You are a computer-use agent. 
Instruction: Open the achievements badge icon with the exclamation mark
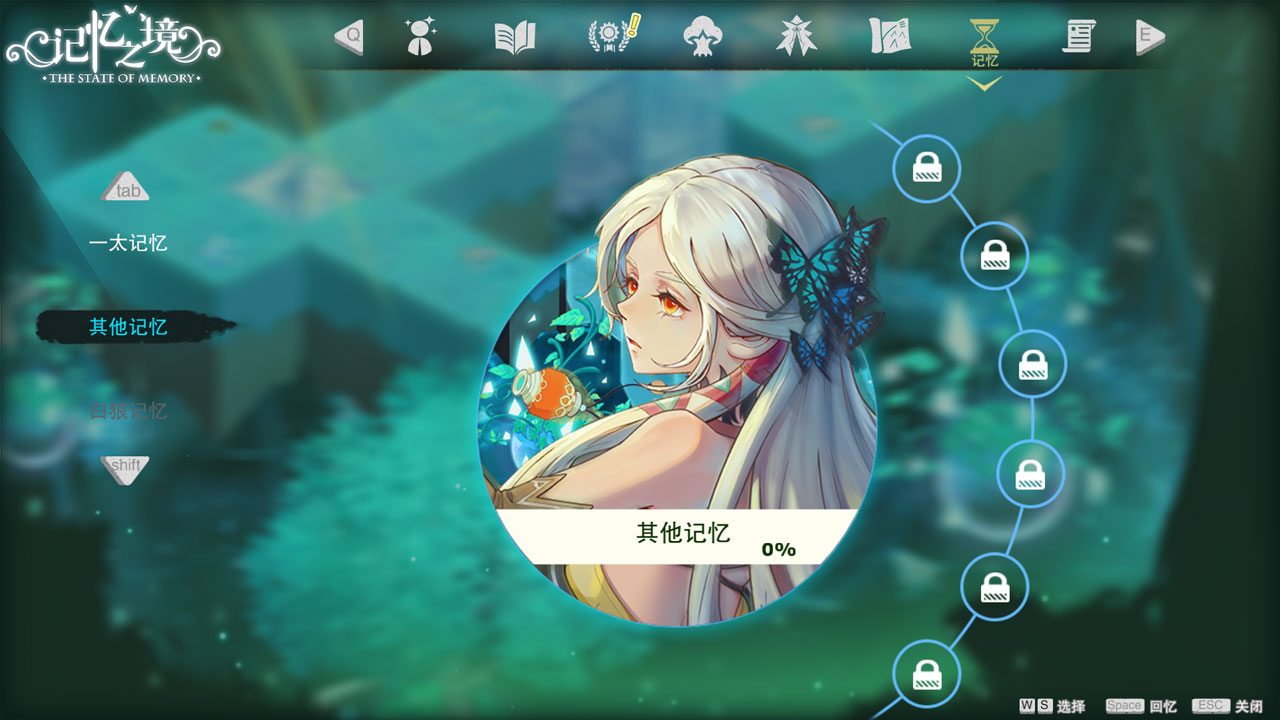point(610,38)
